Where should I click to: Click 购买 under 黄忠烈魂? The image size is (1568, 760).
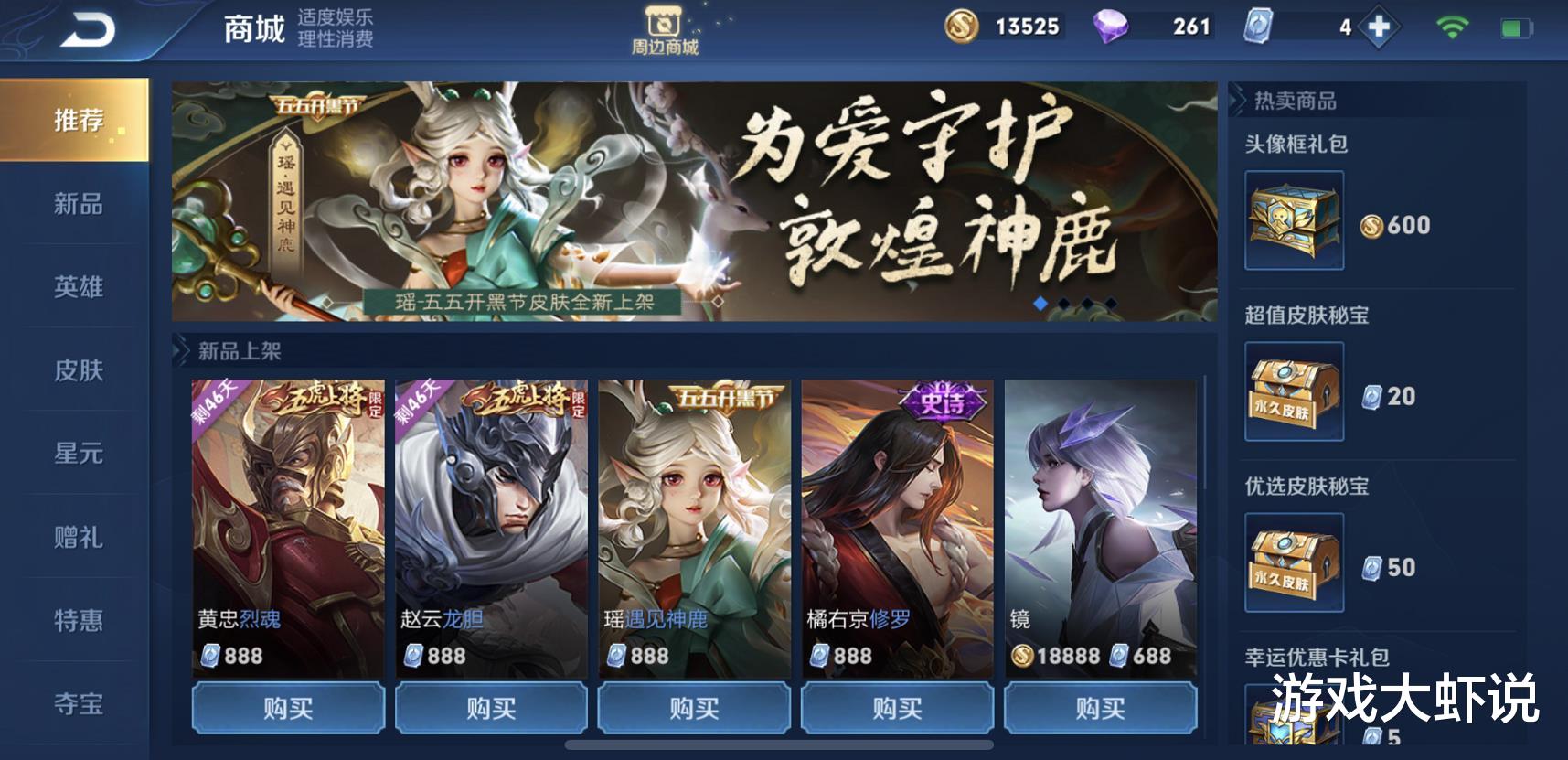[286, 708]
